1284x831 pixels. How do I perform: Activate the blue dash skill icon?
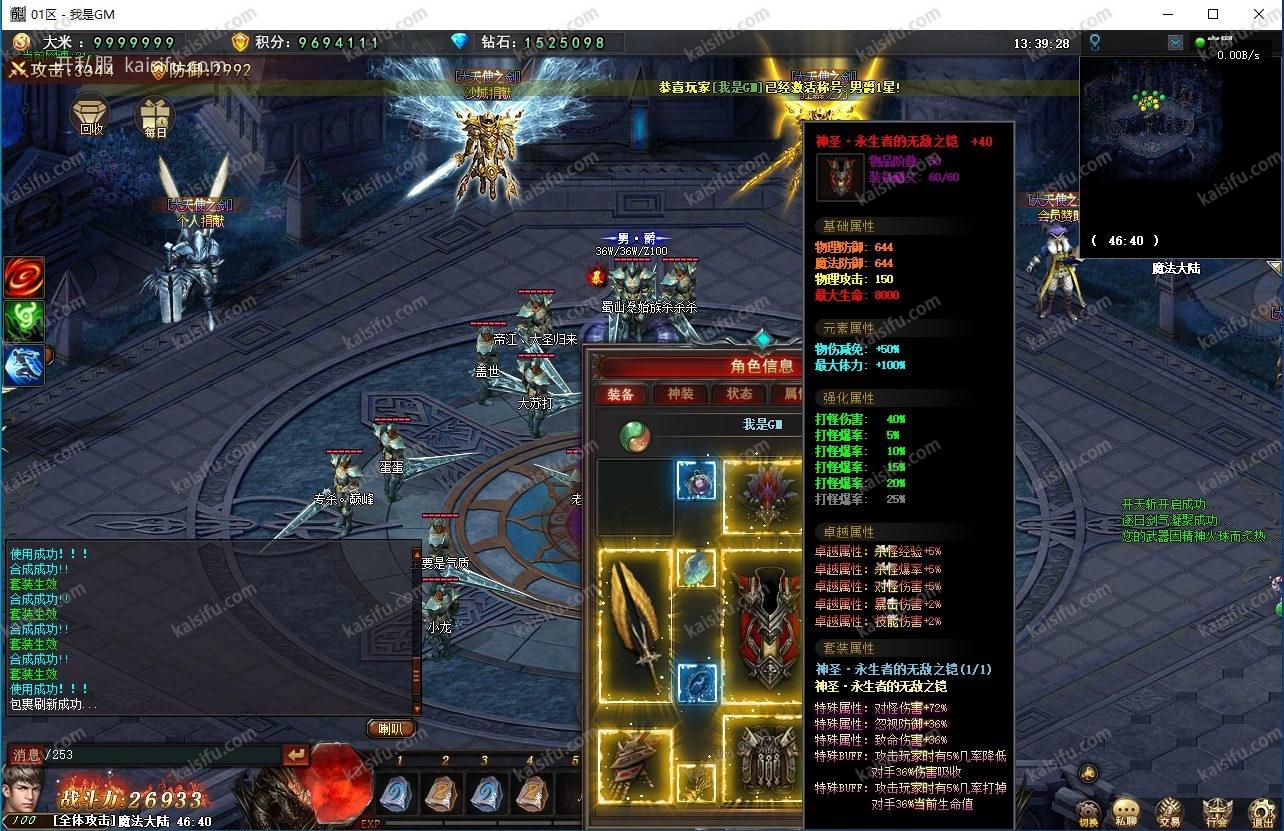coord(24,365)
